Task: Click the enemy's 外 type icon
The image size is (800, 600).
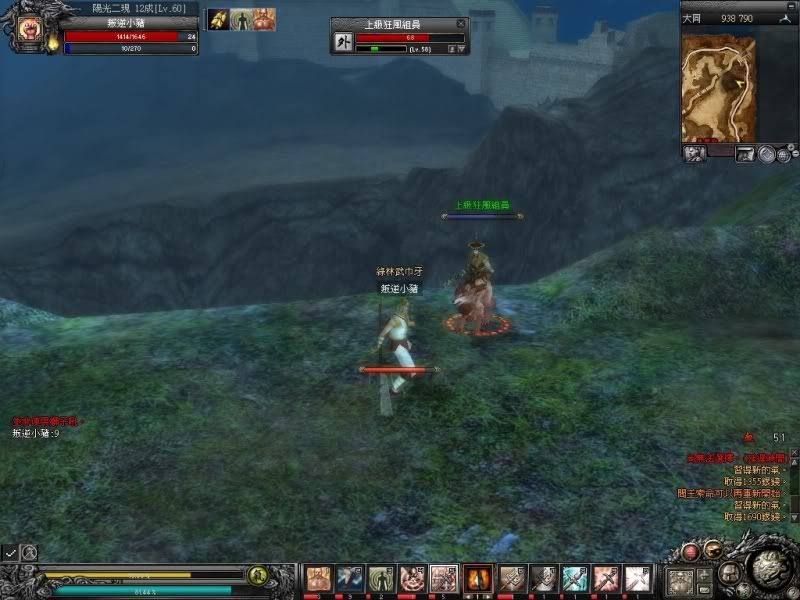Action: click(x=340, y=43)
